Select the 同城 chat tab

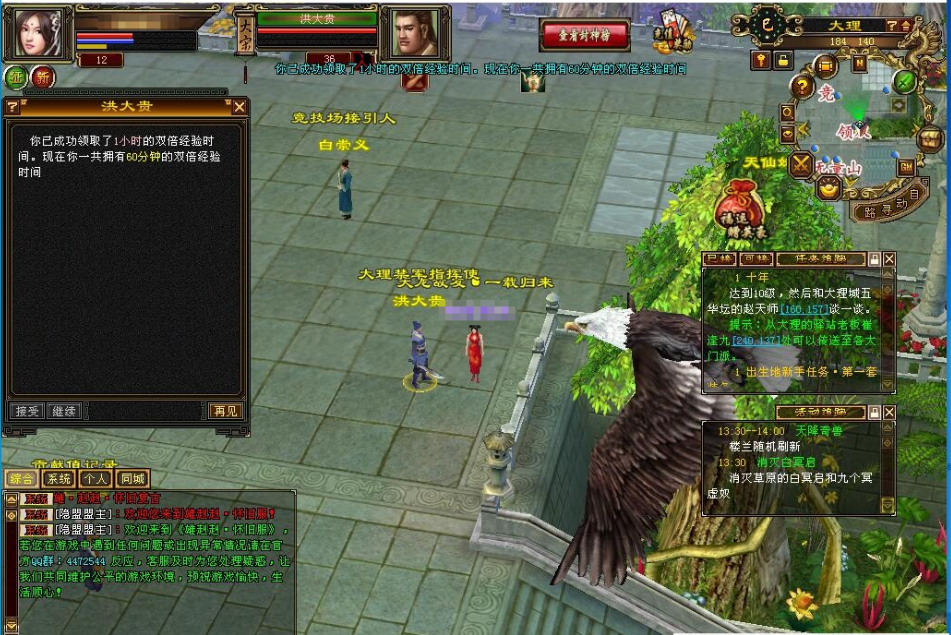(x=132, y=479)
